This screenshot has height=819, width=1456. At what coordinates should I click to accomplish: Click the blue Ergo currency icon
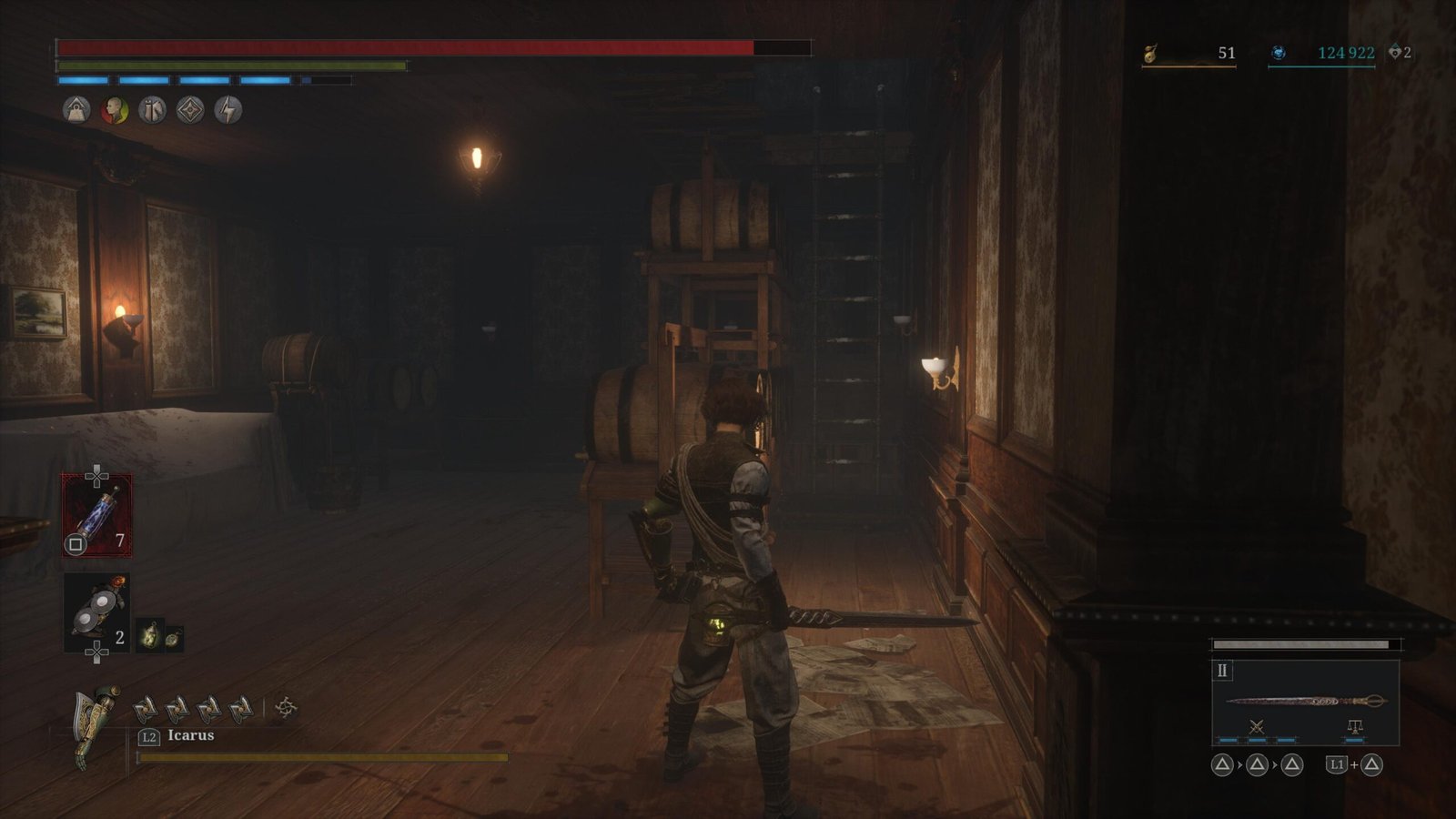coord(1279,54)
